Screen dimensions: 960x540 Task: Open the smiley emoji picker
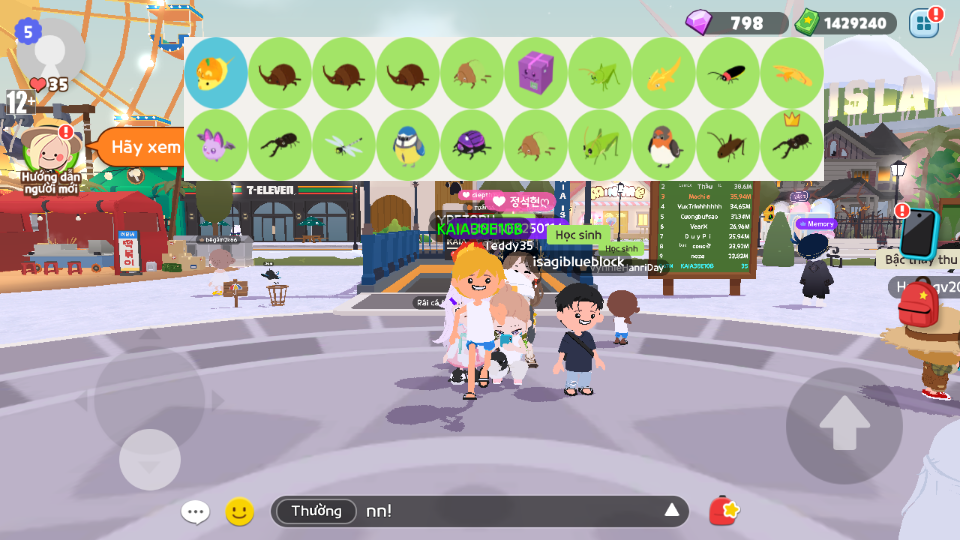point(239,512)
